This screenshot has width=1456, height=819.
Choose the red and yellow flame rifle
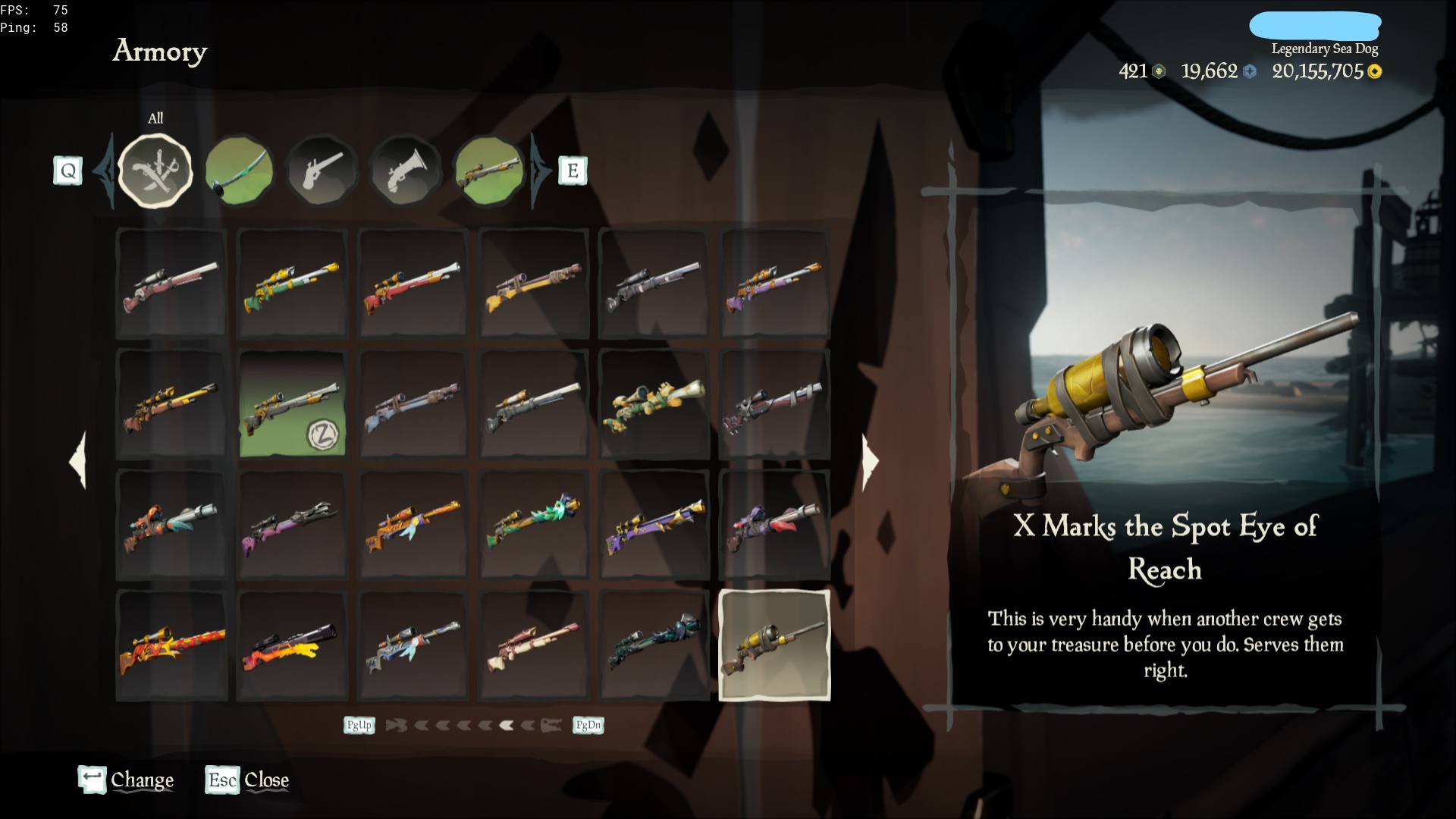point(171,645)
